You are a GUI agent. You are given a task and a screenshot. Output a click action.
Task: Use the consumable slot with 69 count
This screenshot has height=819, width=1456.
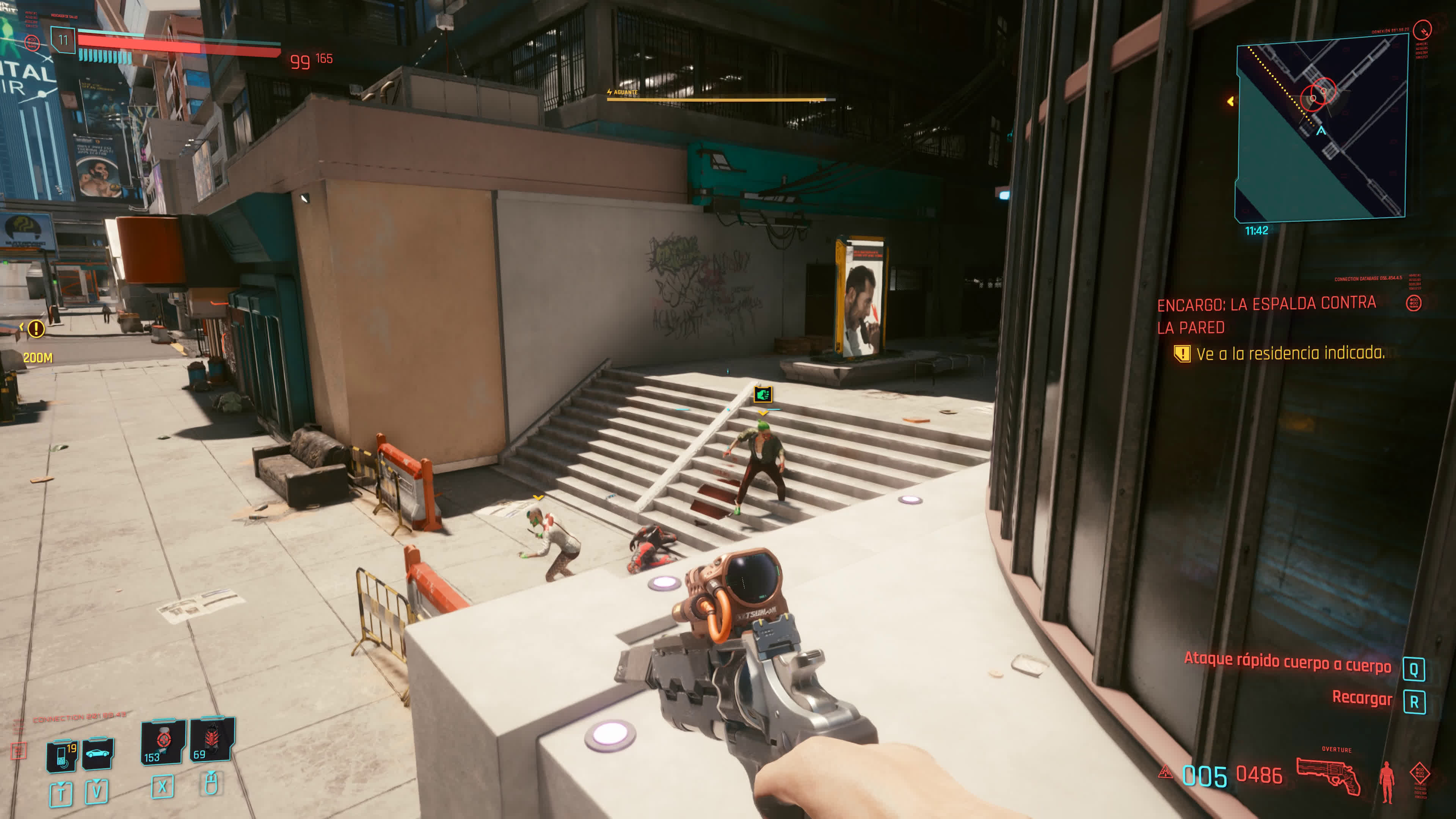(x=212, y=740)
